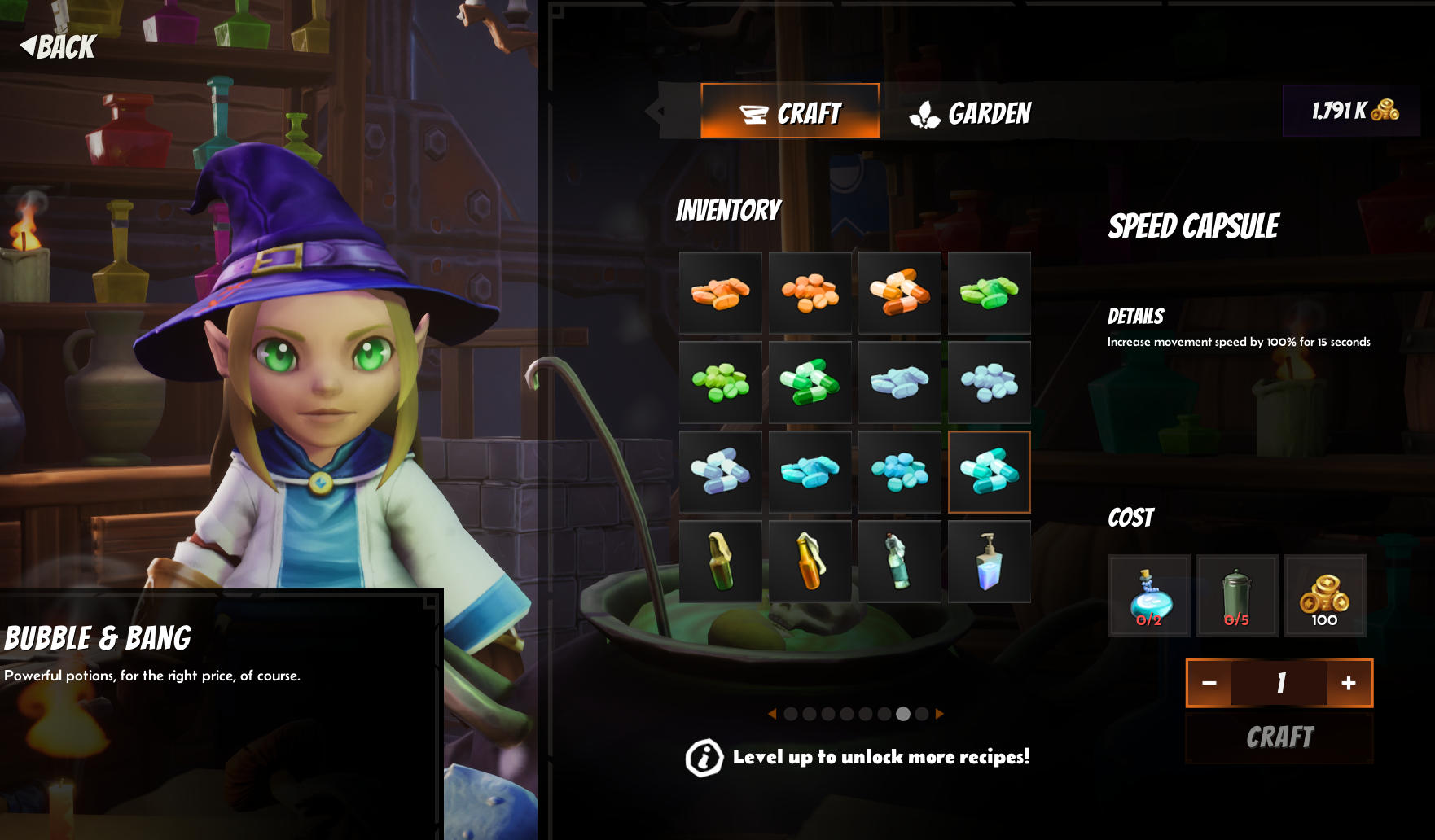The image size is (1435, 840).
Task: Select the white and purple capsule recipe
Action: coord(720,472)
